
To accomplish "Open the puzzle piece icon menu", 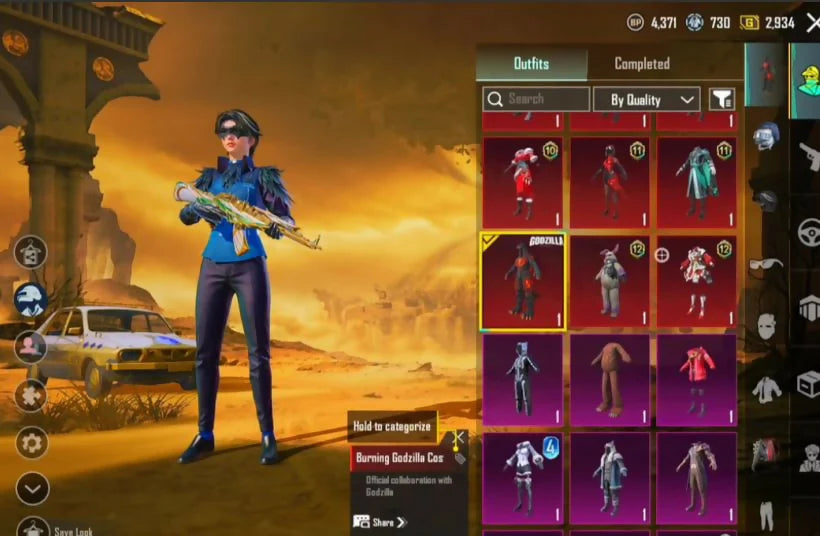I will 32,395.
